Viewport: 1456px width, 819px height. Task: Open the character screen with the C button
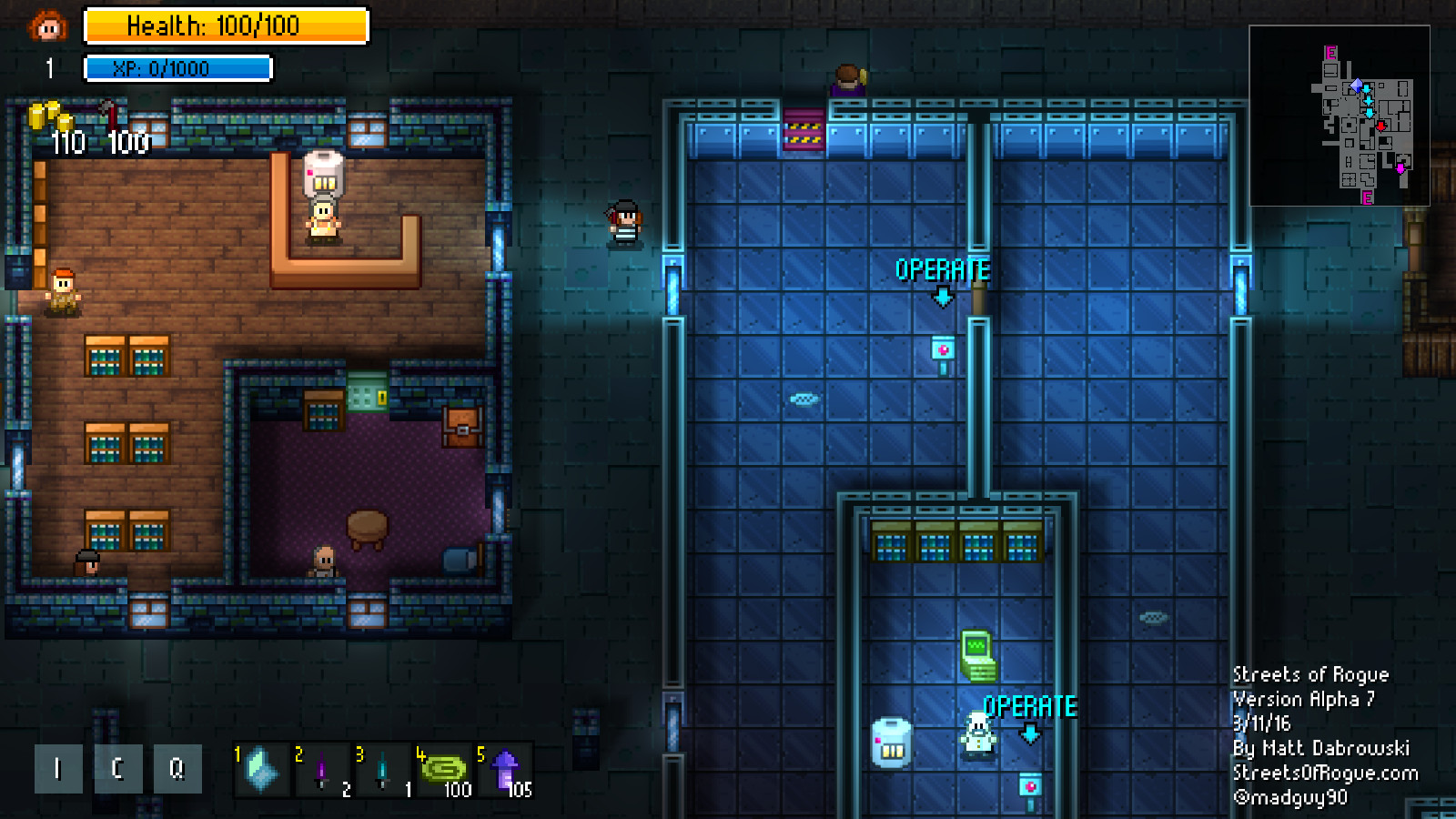click(118, 767)
